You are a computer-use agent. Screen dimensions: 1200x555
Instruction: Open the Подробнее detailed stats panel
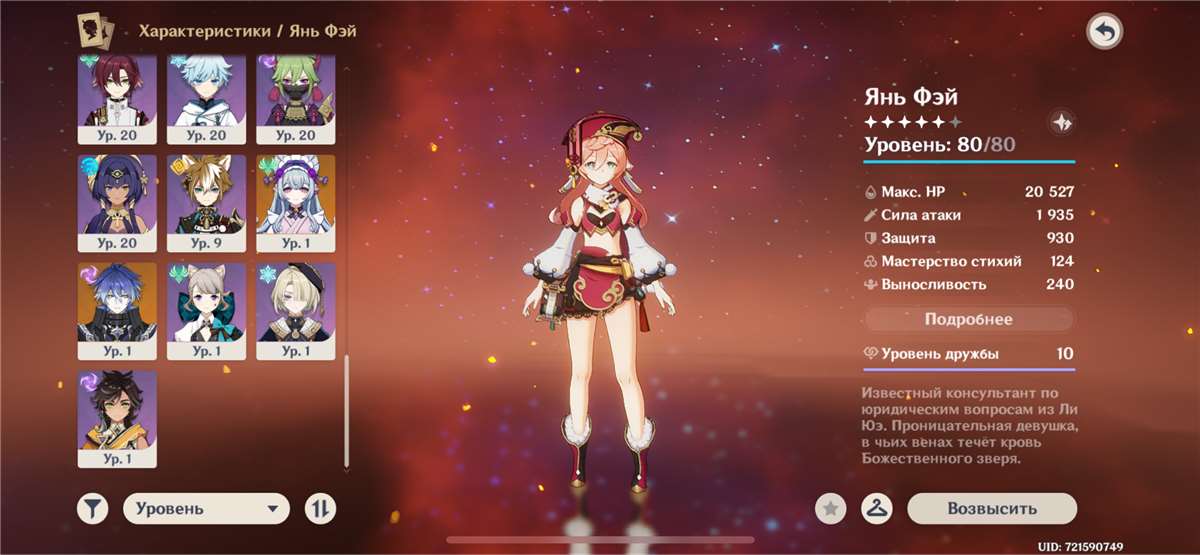[x=968, y=320]
